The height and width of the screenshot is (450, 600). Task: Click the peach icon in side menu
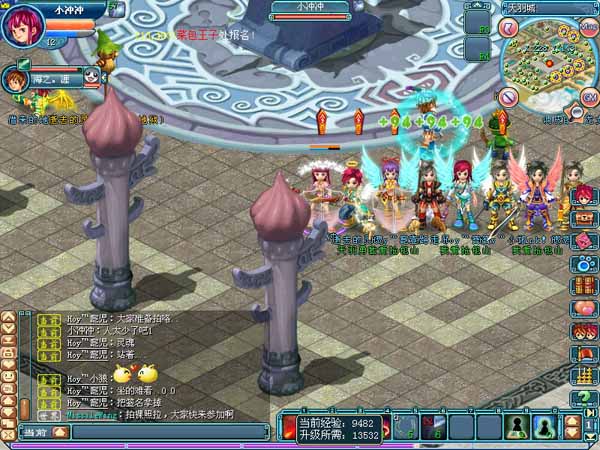tap(584, 308)
